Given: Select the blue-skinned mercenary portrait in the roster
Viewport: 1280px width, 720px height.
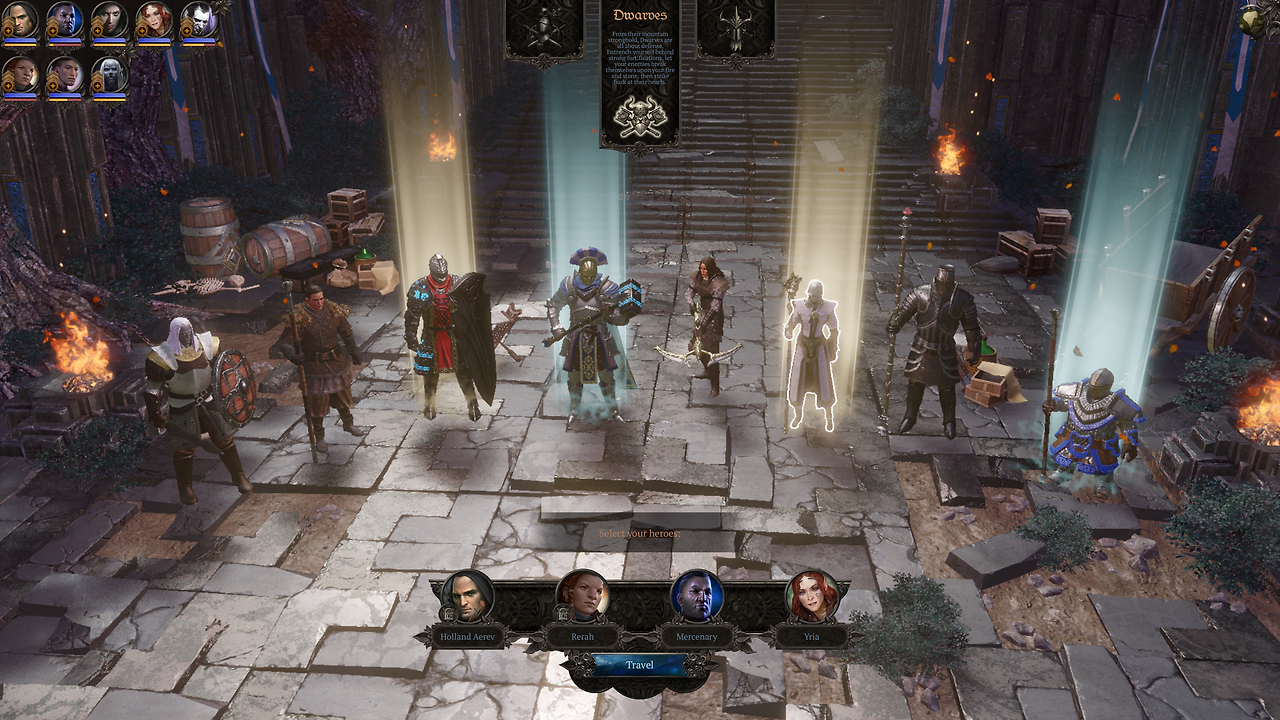Looking at the screenshot, I should (x=65, y=20).
